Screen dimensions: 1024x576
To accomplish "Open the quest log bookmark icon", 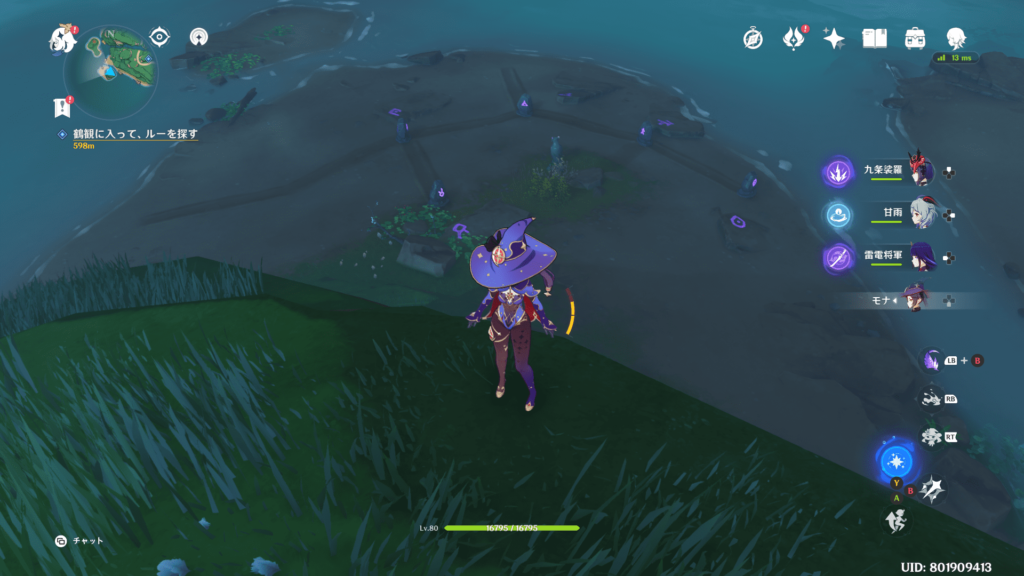I will [62, 107].
